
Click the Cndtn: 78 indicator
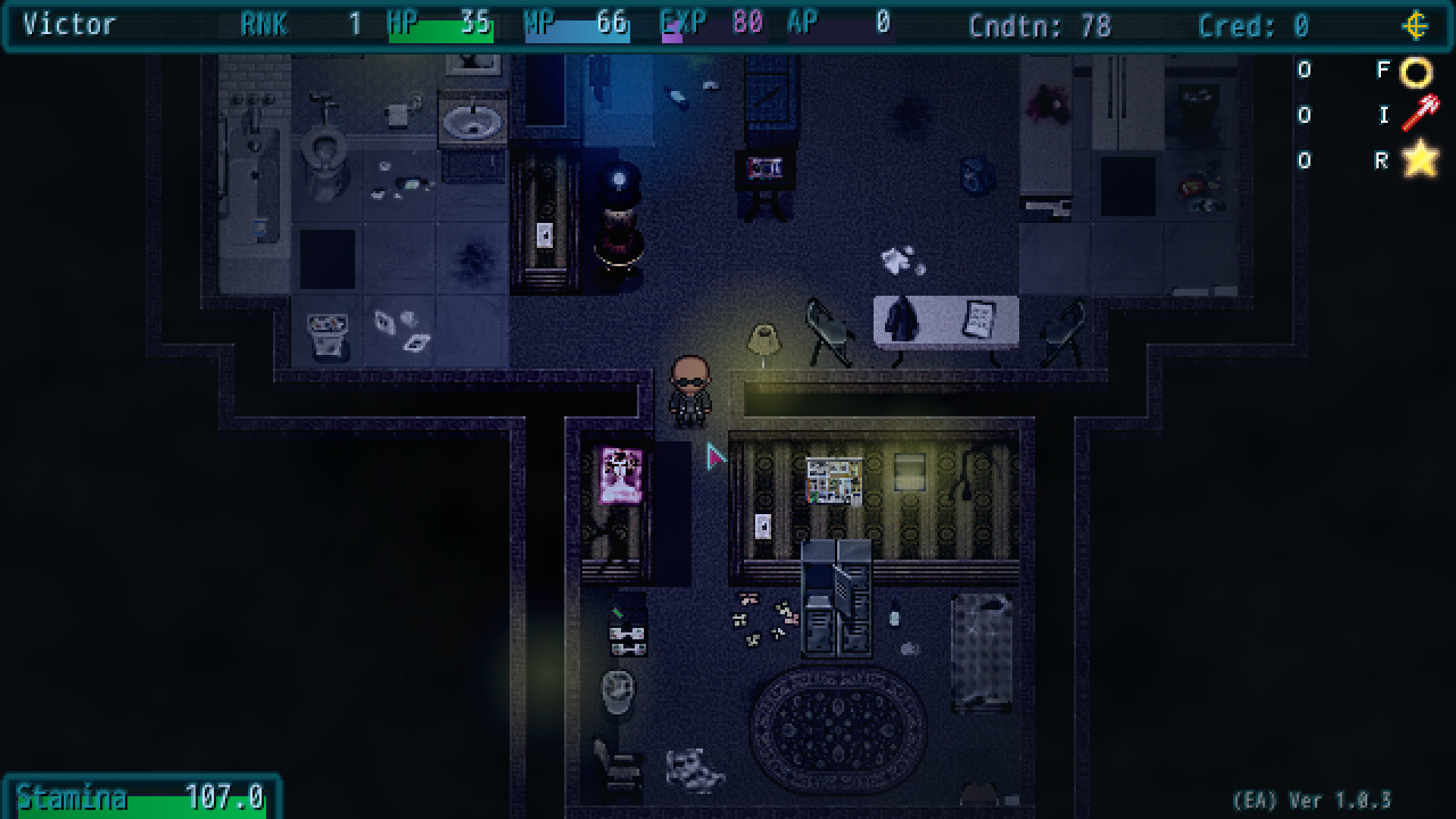coord(1039,25)
